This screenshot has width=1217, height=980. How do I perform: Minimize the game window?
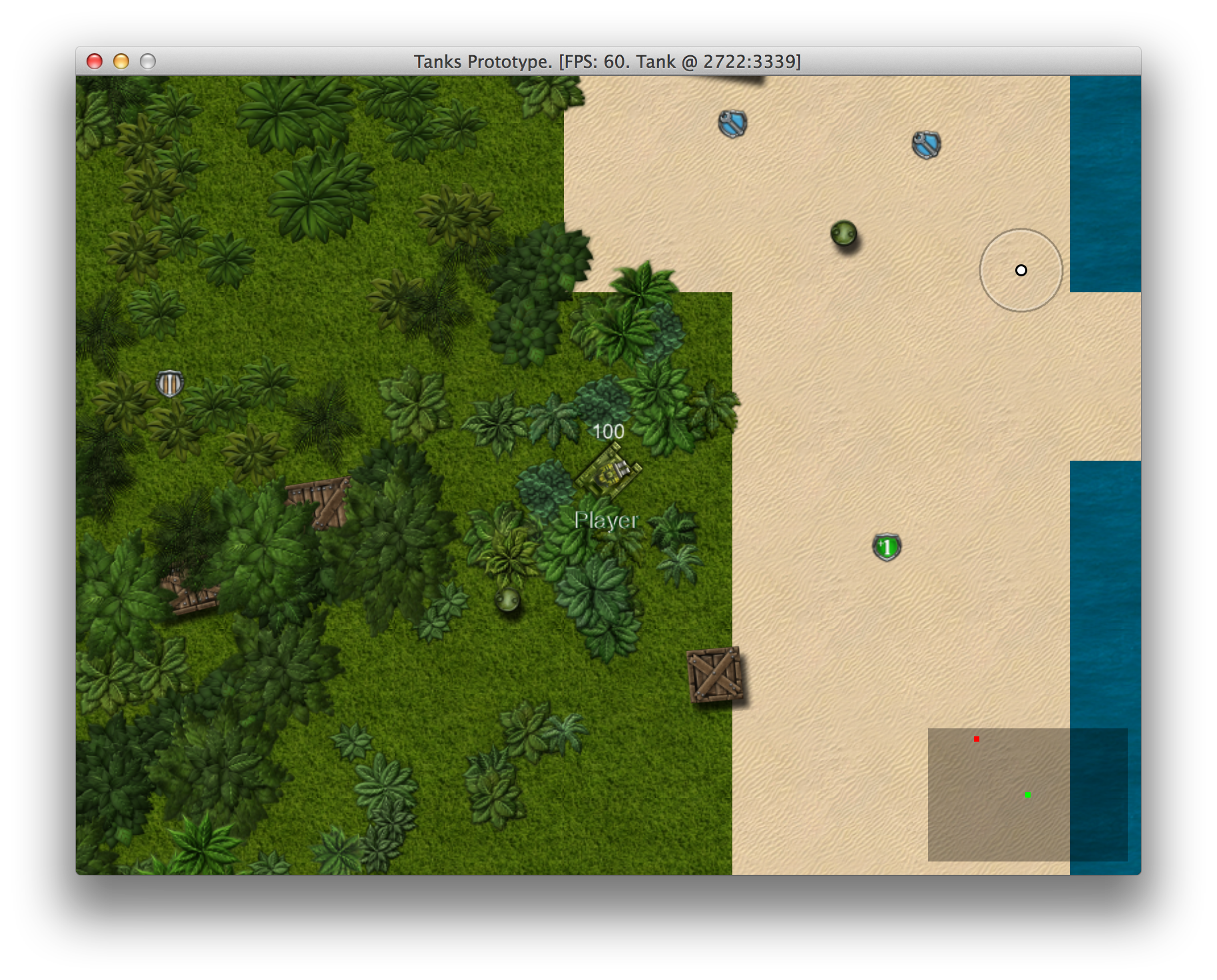(x=121, y=62)
